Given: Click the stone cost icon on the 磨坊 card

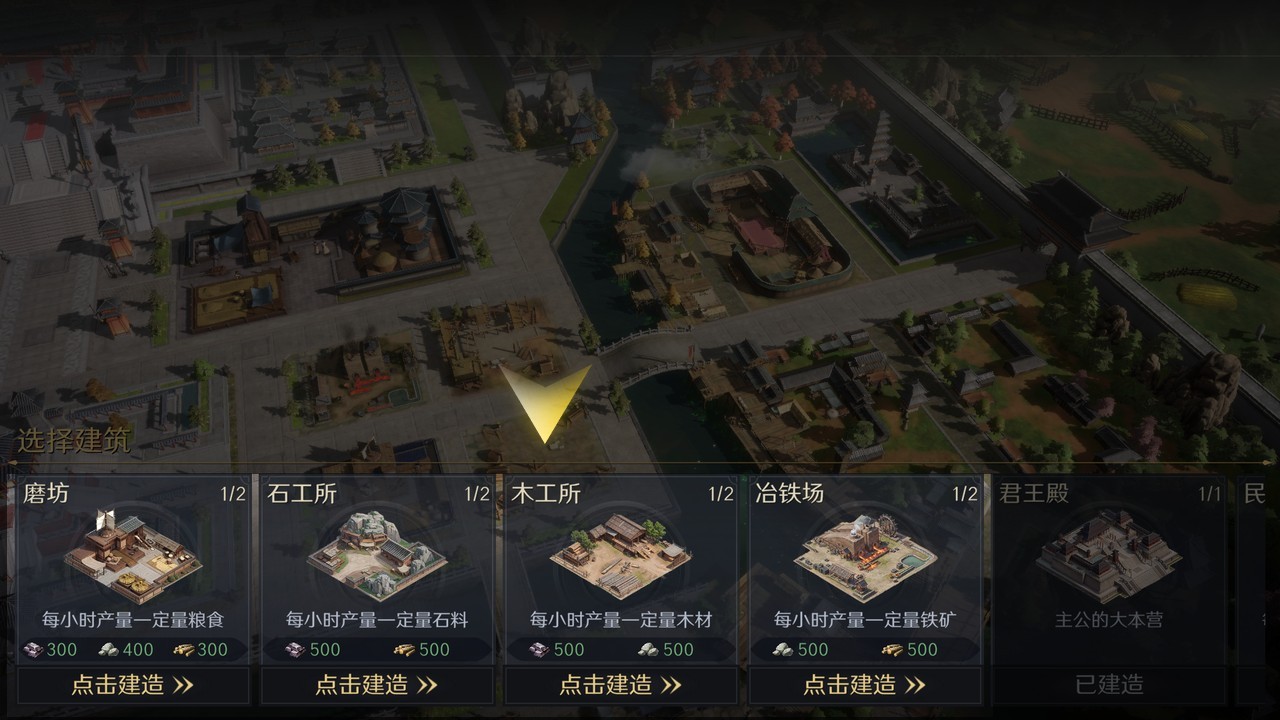Looking at the screenshot, I should tap(108, 651).
